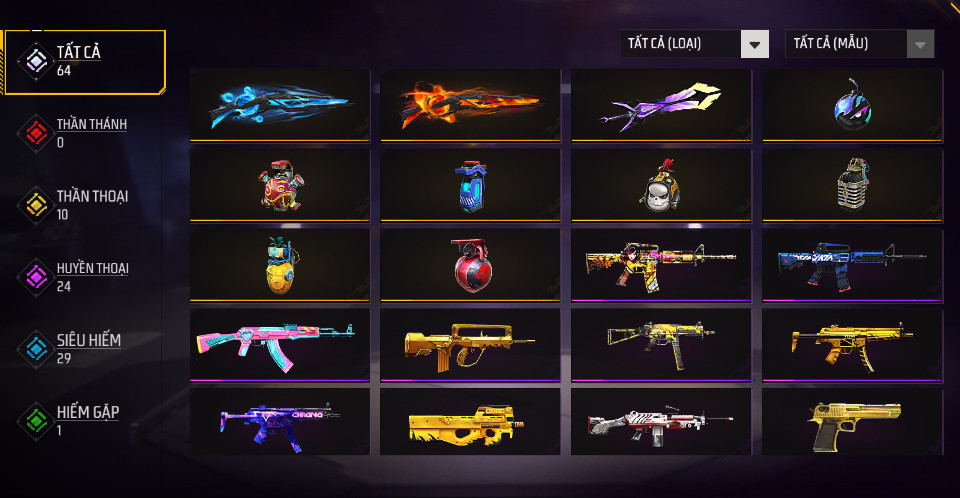Open the Tất Cả (Mẫu) dropdown
The height and width of the screenshot is (498, 960).
pyautogui.click(x=860, y=44)
